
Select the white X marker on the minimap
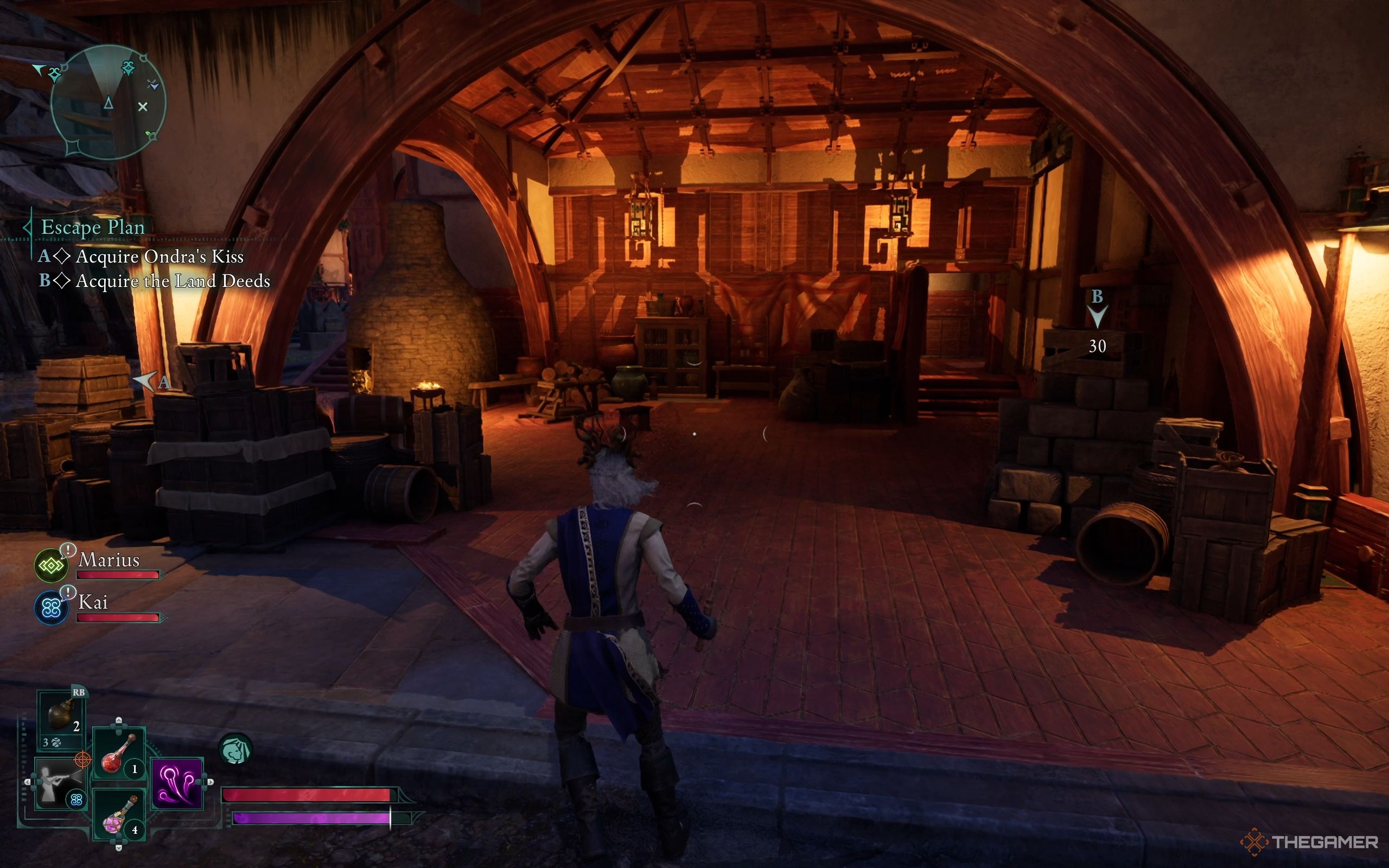click(143, 106)
